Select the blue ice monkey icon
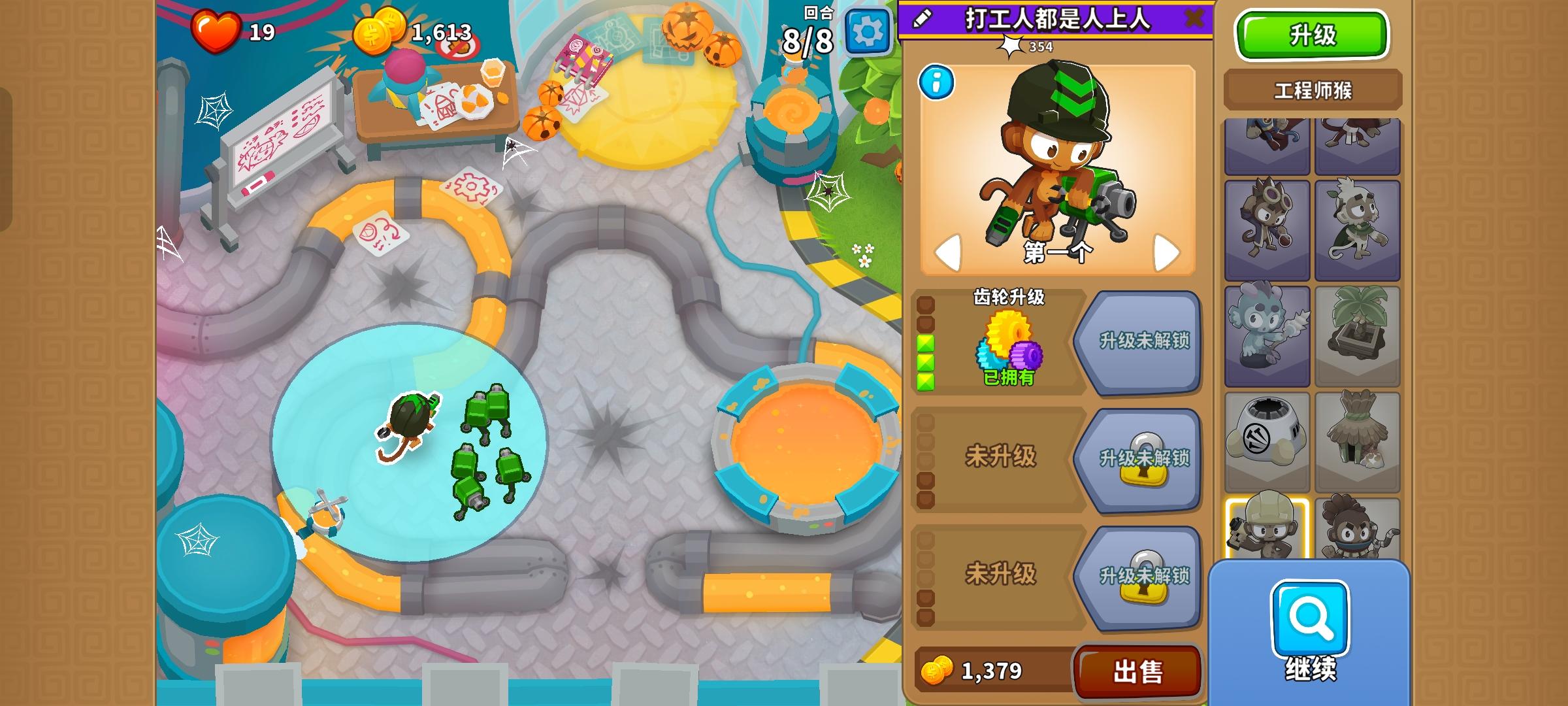 pos(1267,324)
